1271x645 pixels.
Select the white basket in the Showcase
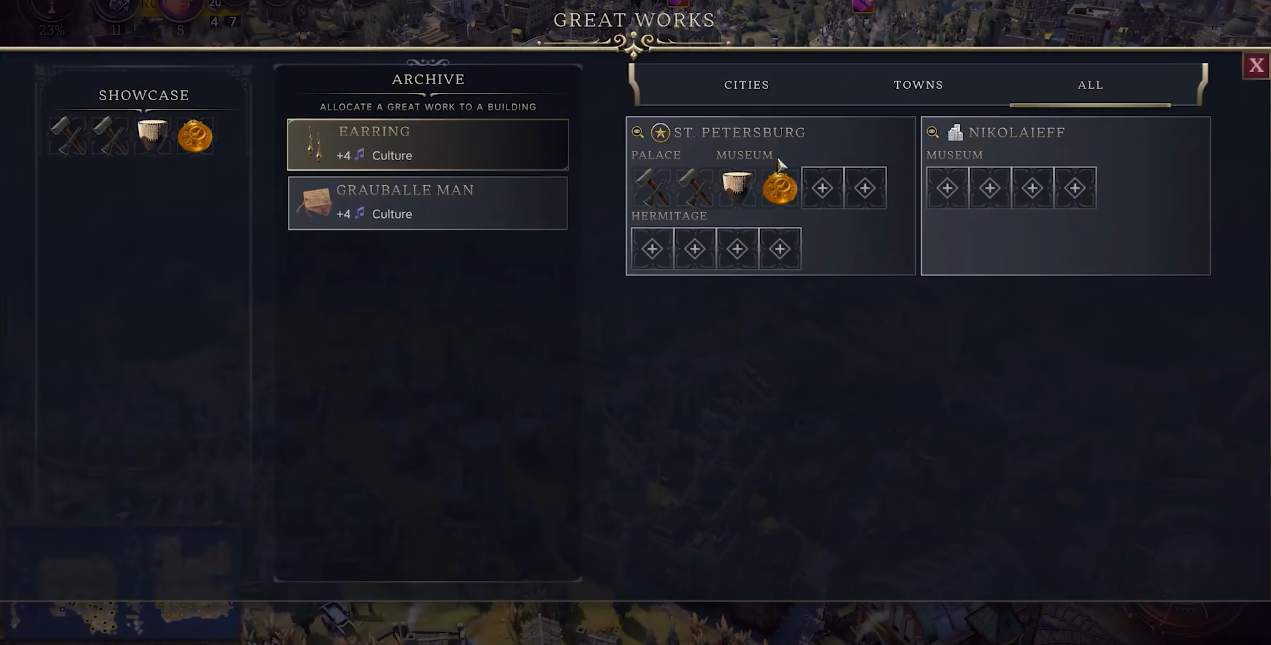(x=152, y=136)
